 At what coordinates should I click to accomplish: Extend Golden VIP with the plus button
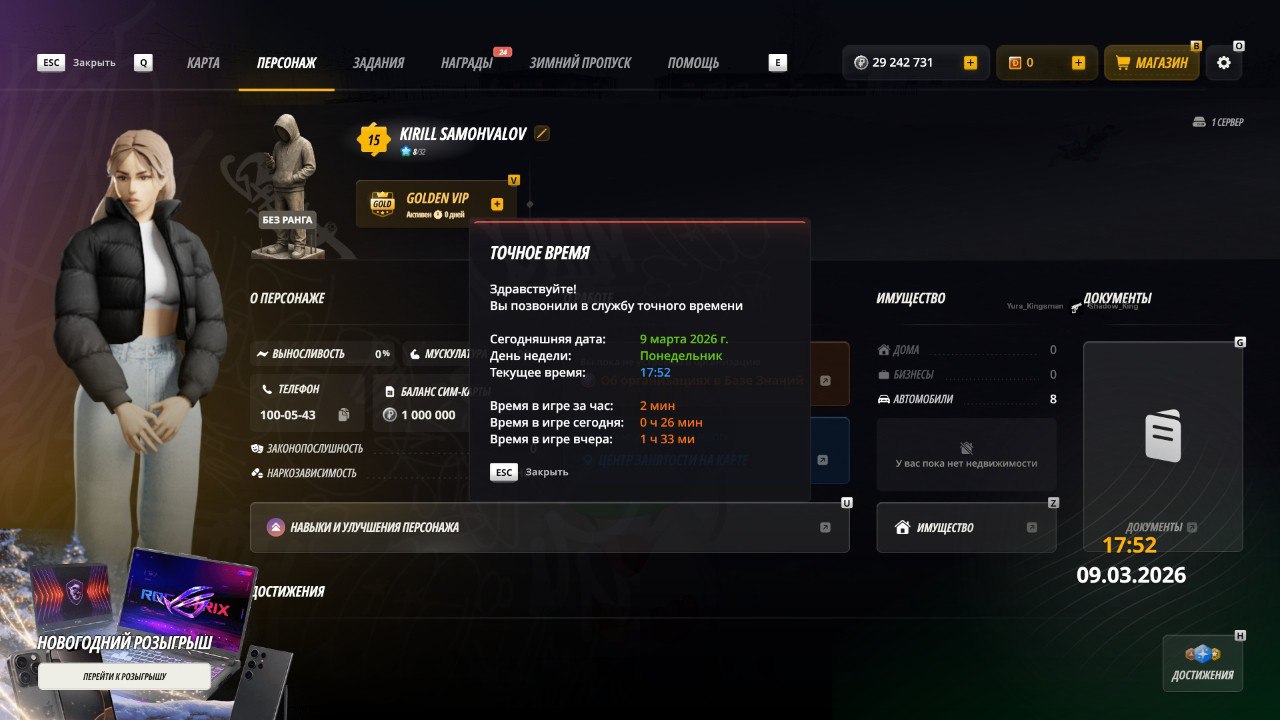tap(497, 204)
